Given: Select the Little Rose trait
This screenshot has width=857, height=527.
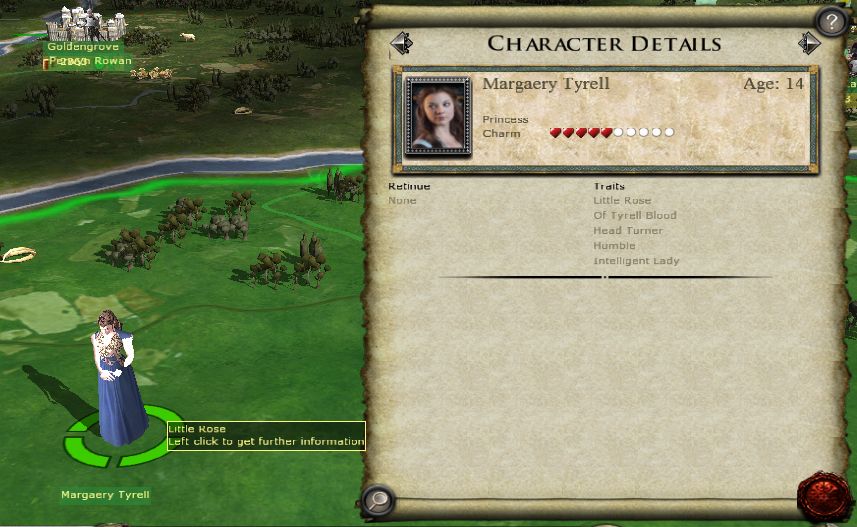Looking at the screenshot, I should [x=622, y=201].
